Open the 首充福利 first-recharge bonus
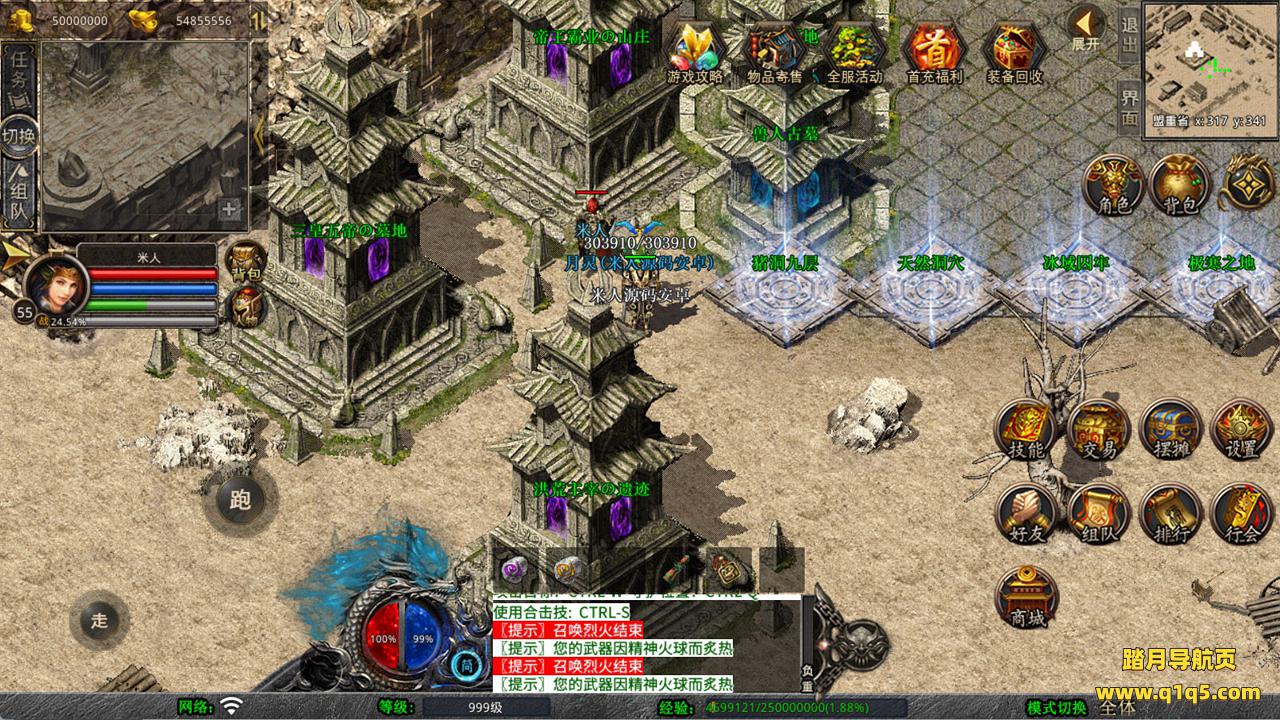Viewport: 1280px width, 720px height. [934, 50]
